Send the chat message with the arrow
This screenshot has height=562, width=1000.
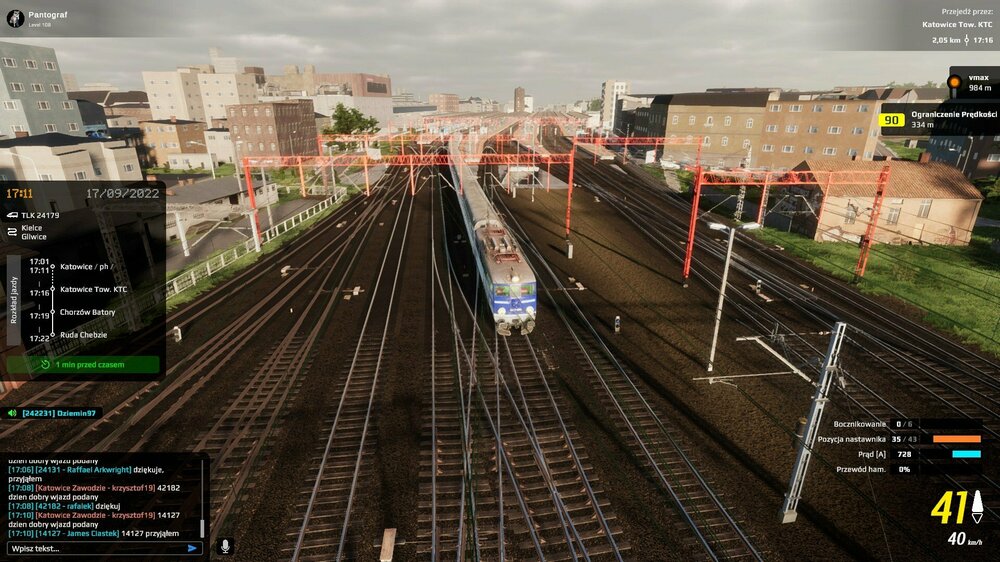[192, 548]
